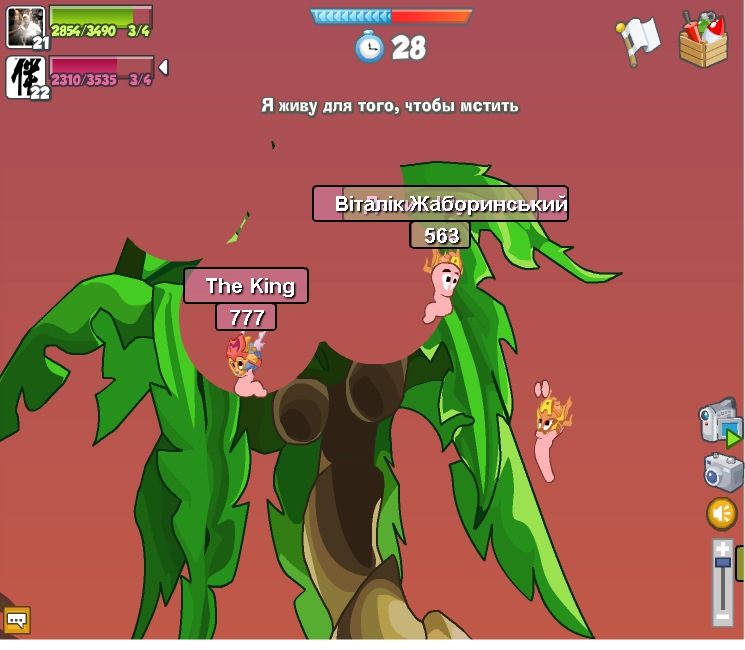Click the zoom slider handle
The height and width of the screenshot is (650, 745).
(x=722, y=563)
